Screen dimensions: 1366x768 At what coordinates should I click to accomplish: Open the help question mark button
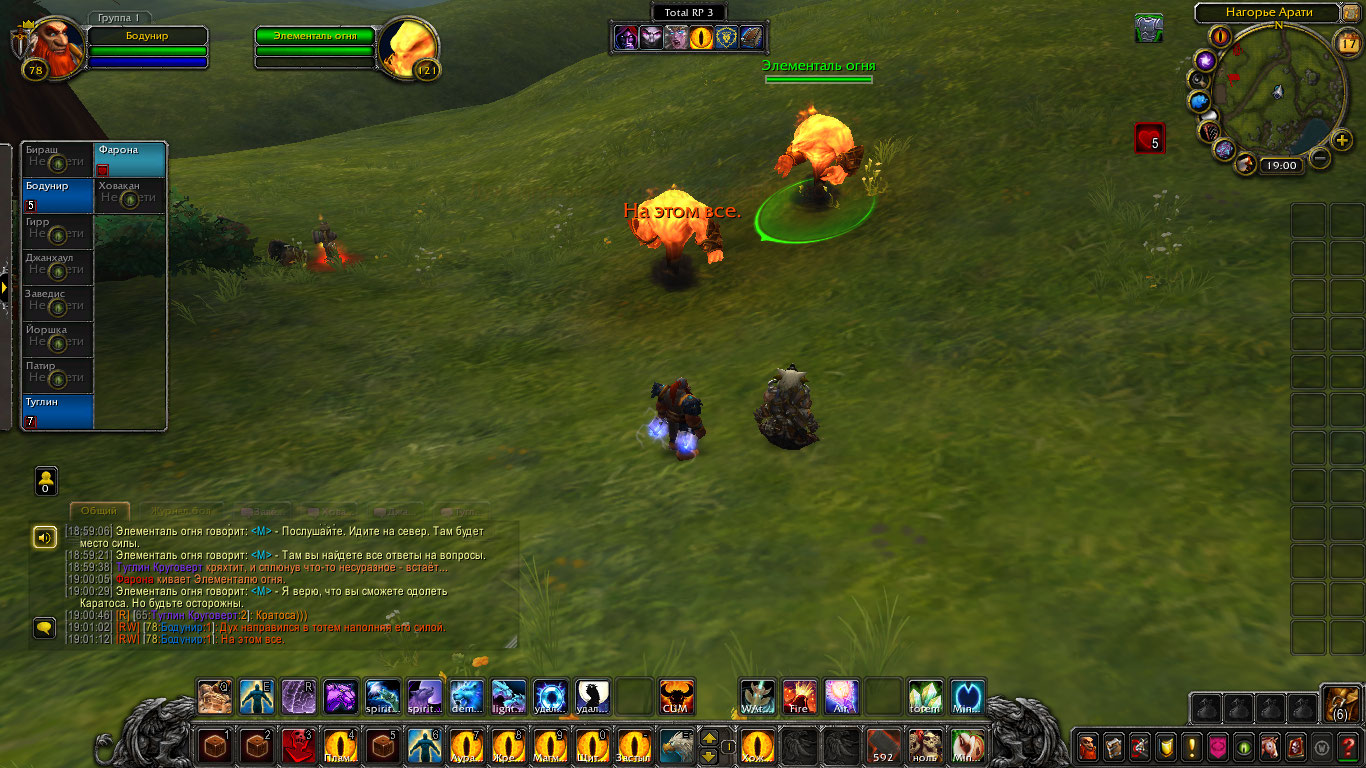tap(1348, 746)
